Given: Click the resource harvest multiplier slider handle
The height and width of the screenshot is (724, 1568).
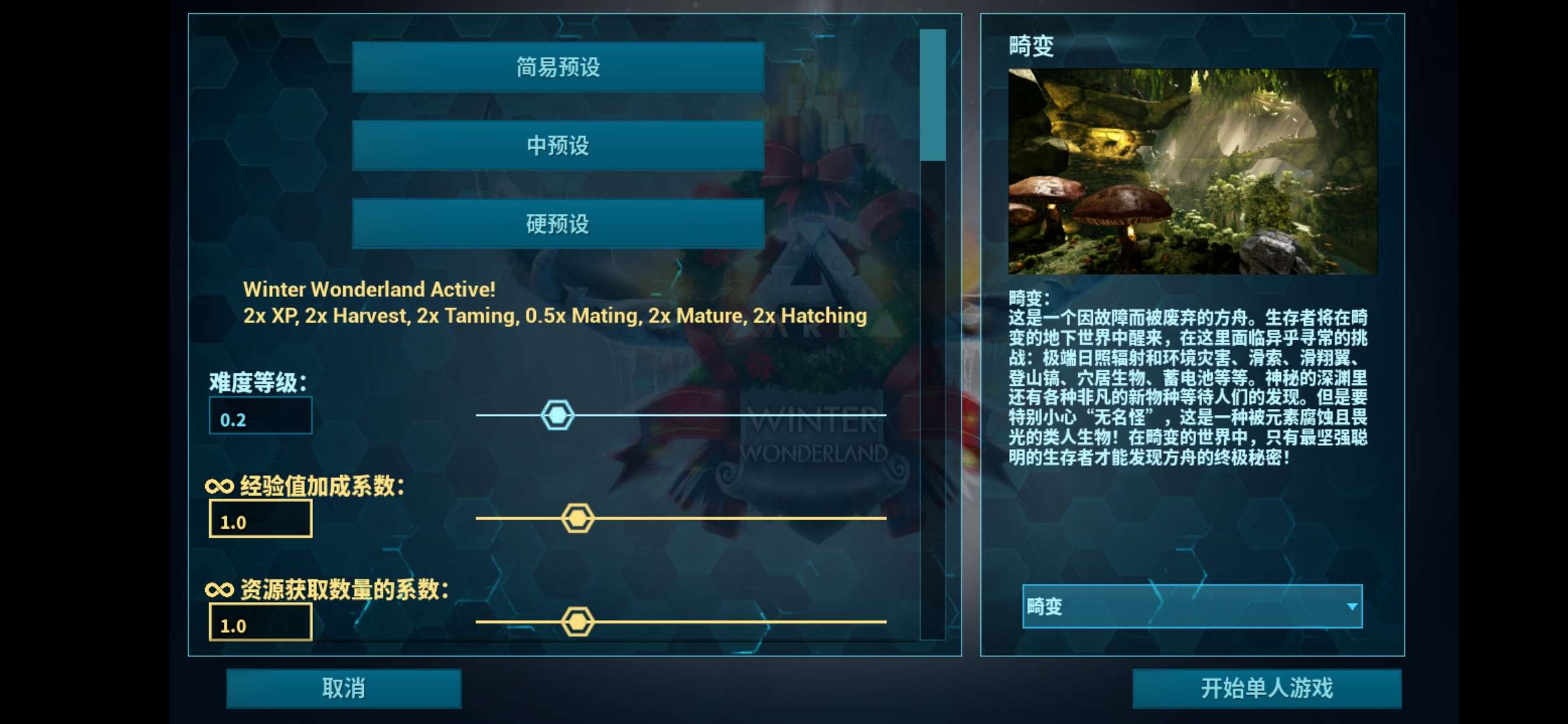Looking at the screenshot, I should click(x=578, y=621).
